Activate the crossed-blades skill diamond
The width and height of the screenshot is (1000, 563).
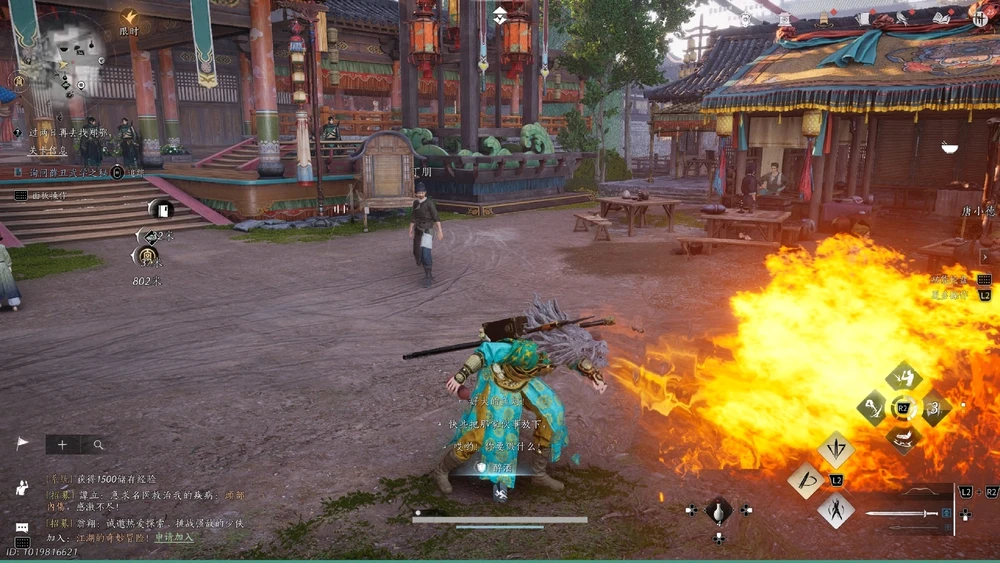(x=835, y=511)
